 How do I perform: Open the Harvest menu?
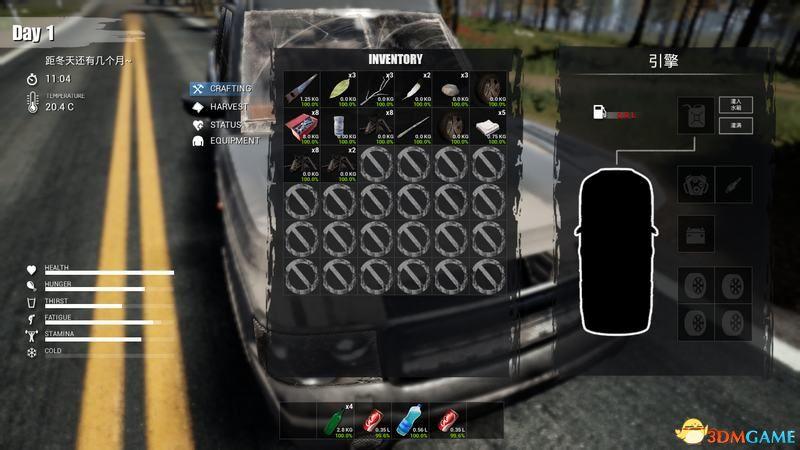[227, 106]
